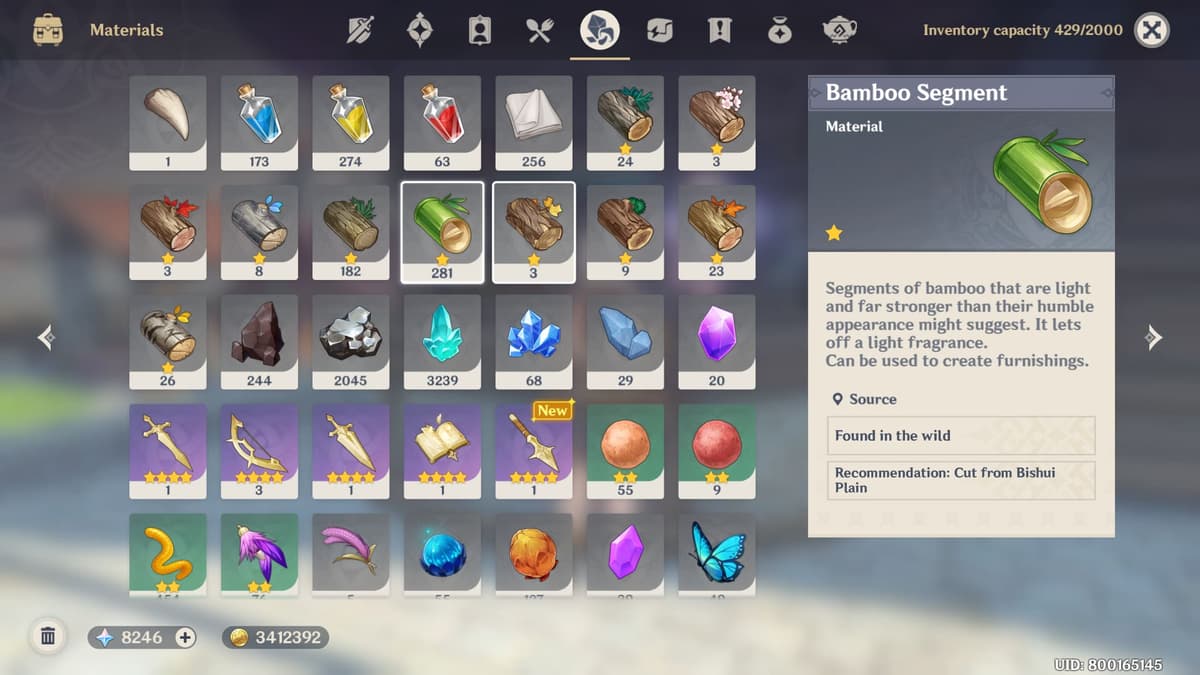Choose the yellow dye bottle slot

[x=351, y=122]
